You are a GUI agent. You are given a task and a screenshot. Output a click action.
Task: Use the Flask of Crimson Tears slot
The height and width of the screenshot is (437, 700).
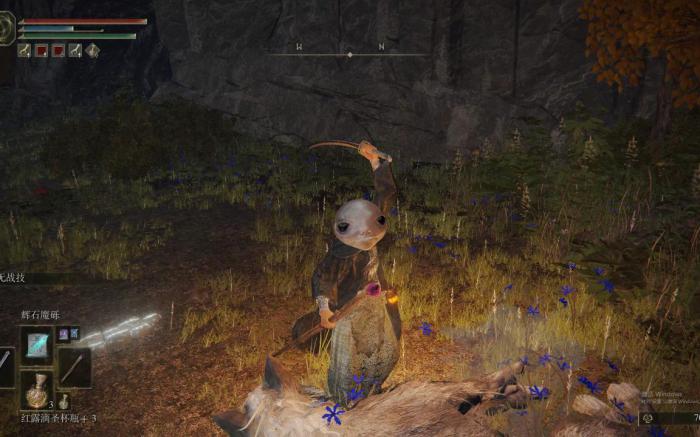pos(37,390)
